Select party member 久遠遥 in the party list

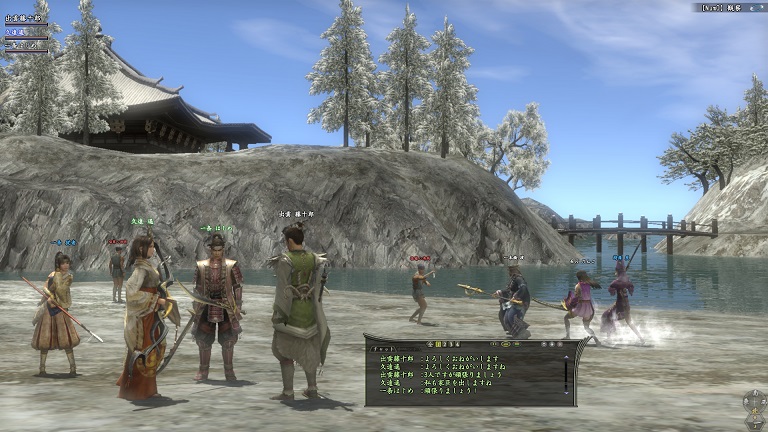[x=17, y=32]
